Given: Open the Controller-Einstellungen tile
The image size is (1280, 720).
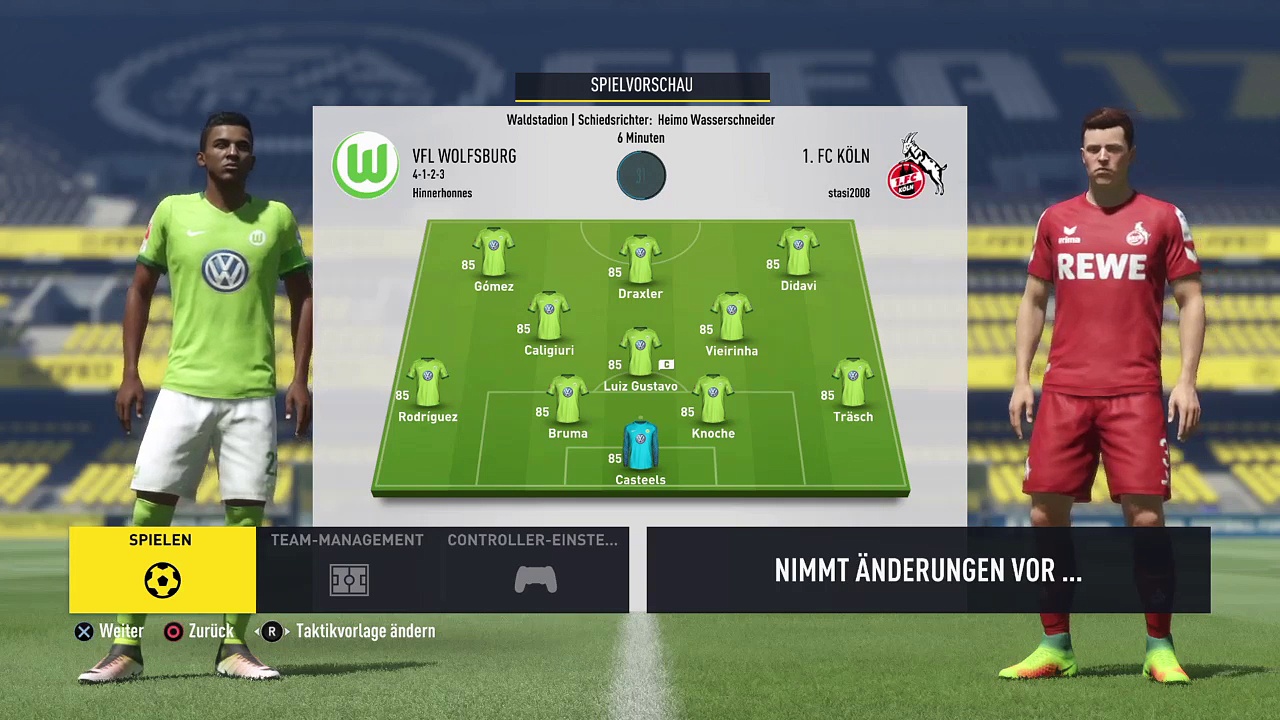Looking at the screenshot, I should (x=535, y=569).
